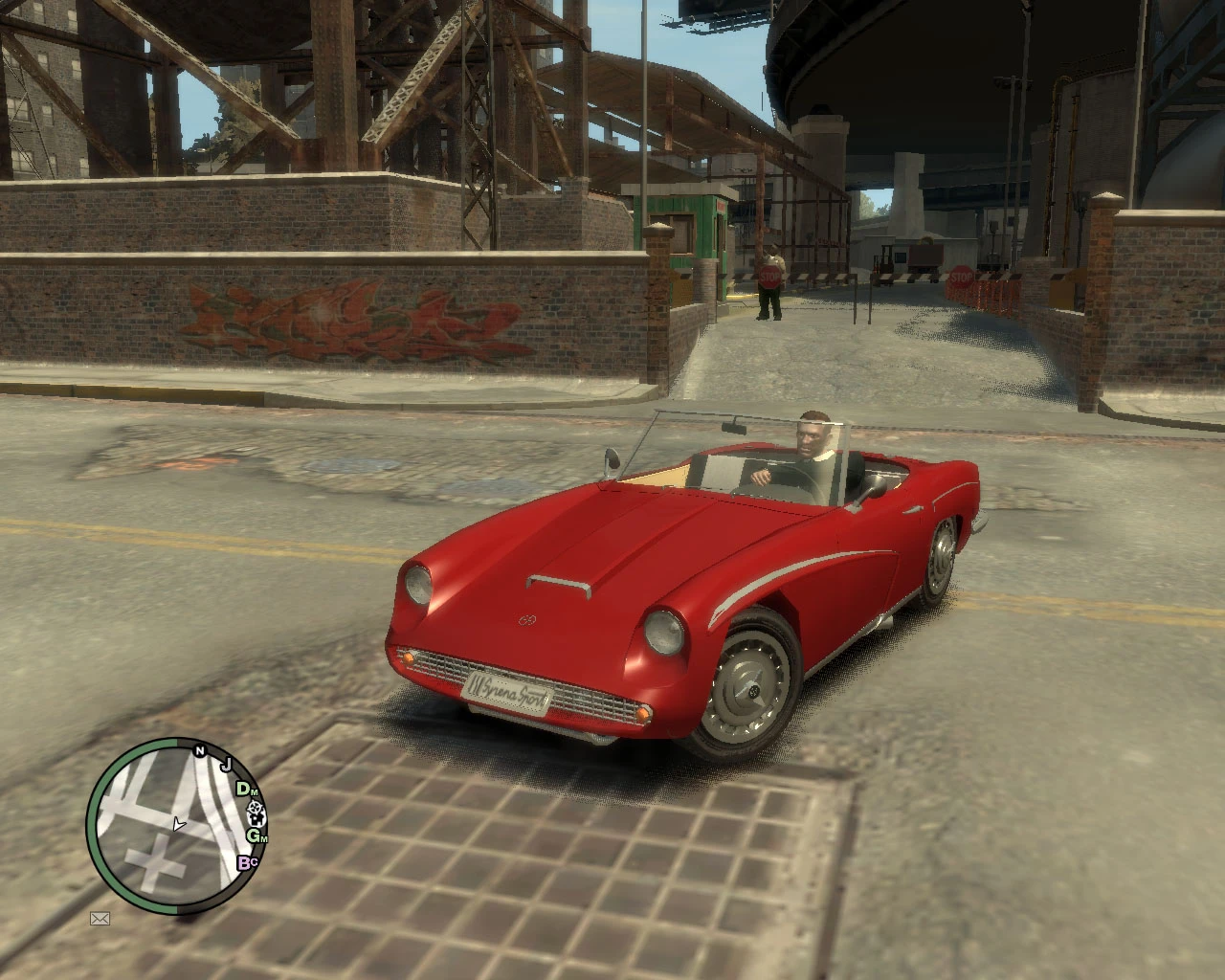This screenshot has width=1225, height=980.
Task: Click the N compass marker atop the radar
Action: coord(200,750)
